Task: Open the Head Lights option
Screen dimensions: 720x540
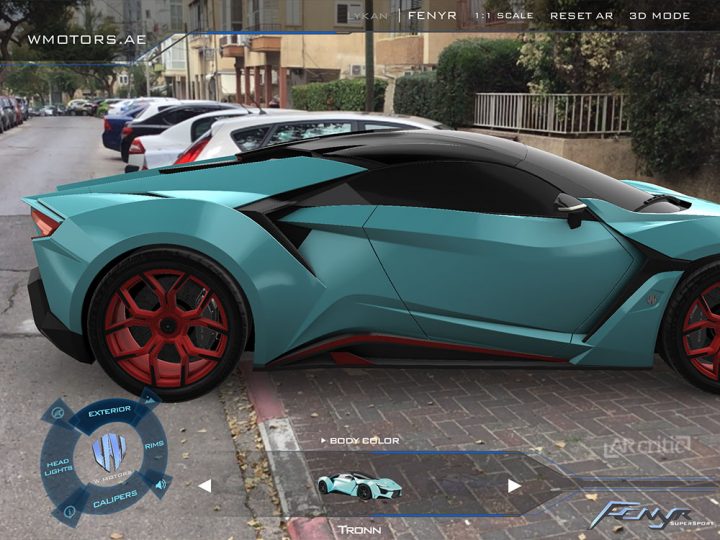Action: pos(57,464)
